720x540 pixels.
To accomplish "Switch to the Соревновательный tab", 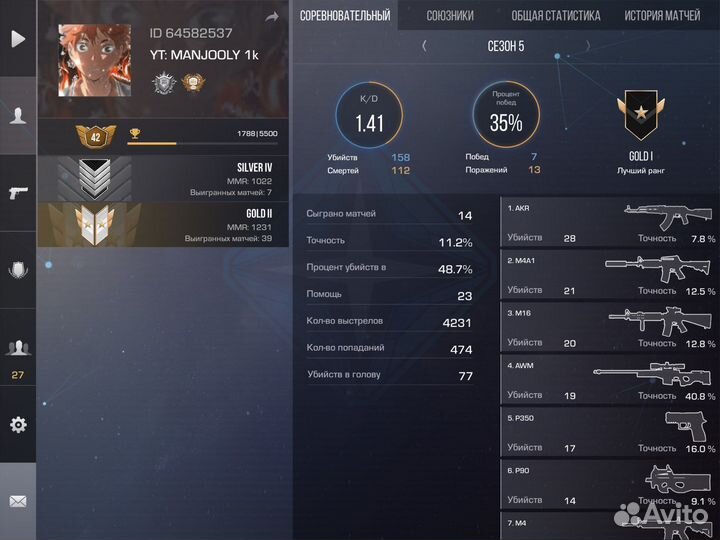I will (x=344, y=16).
